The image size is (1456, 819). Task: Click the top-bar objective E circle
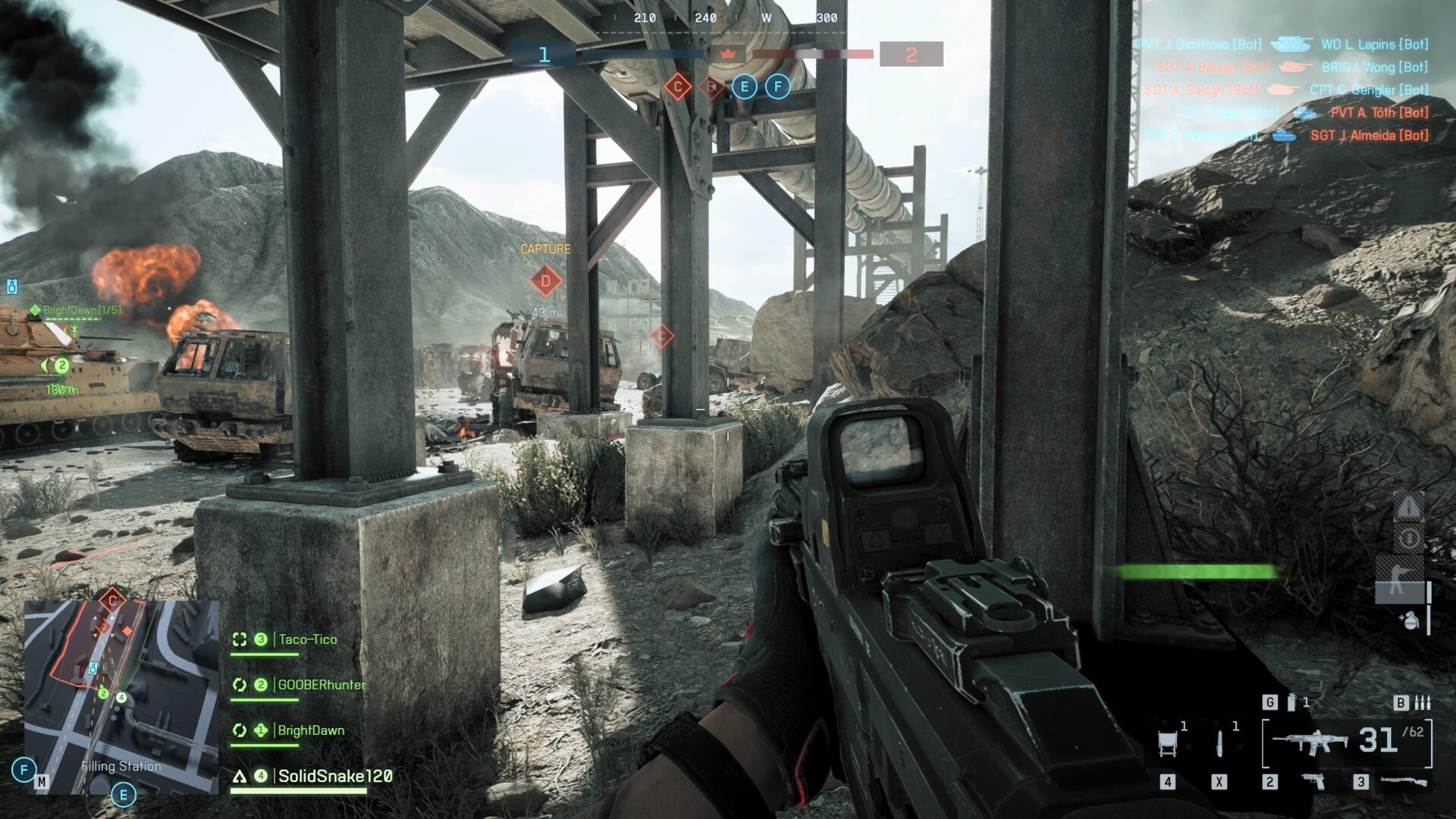tap(744, 86)
